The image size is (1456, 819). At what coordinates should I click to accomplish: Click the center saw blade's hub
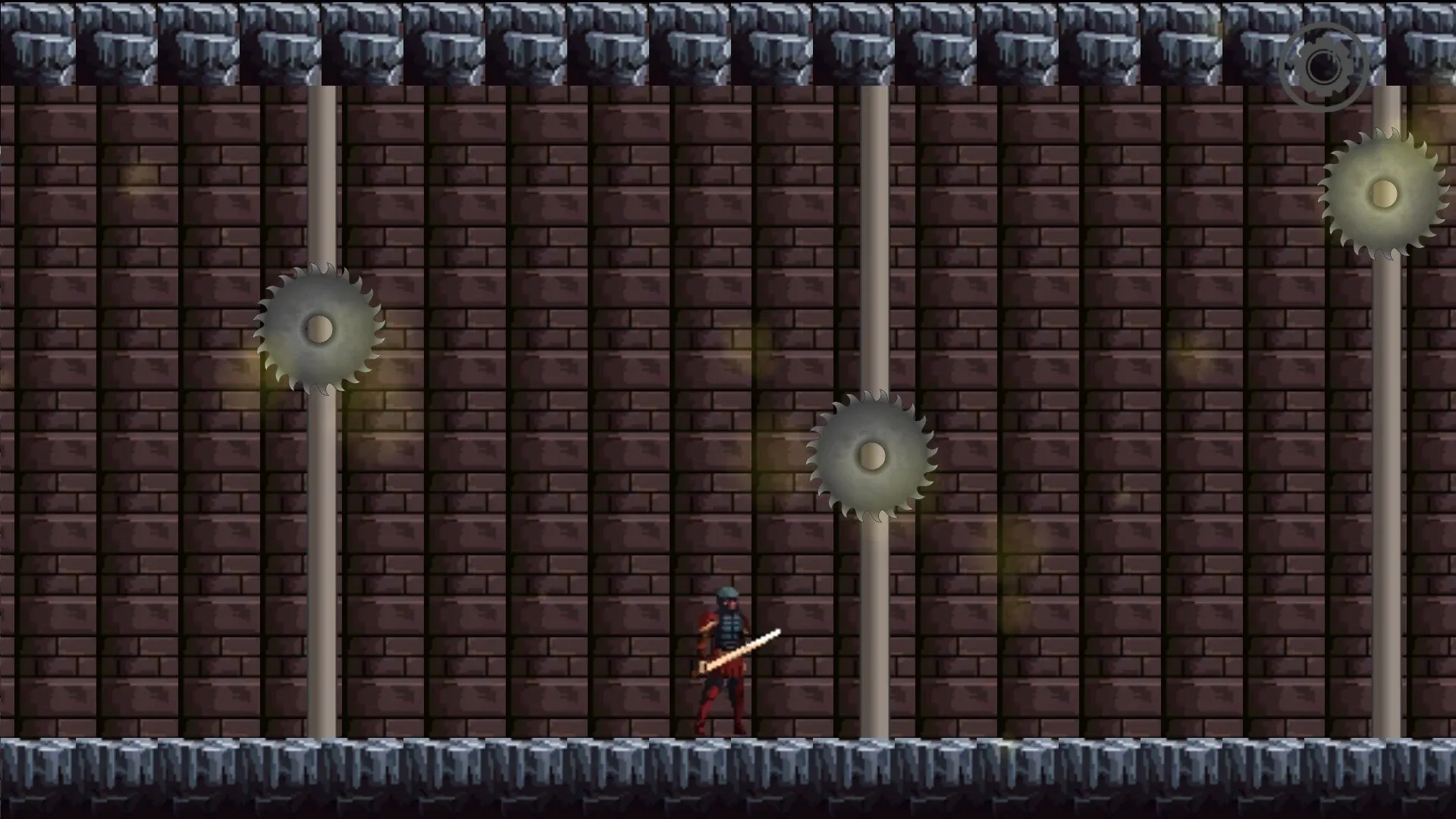872,456
